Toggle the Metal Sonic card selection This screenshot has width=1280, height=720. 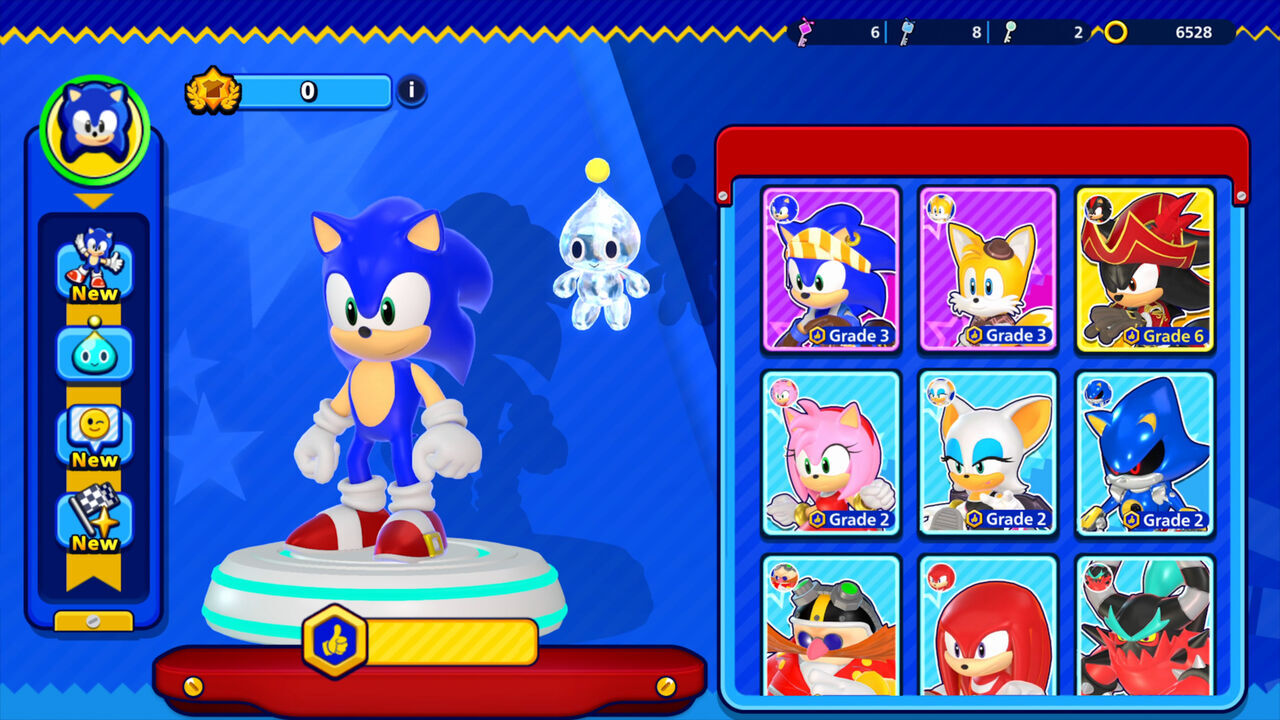point(1146,455)
